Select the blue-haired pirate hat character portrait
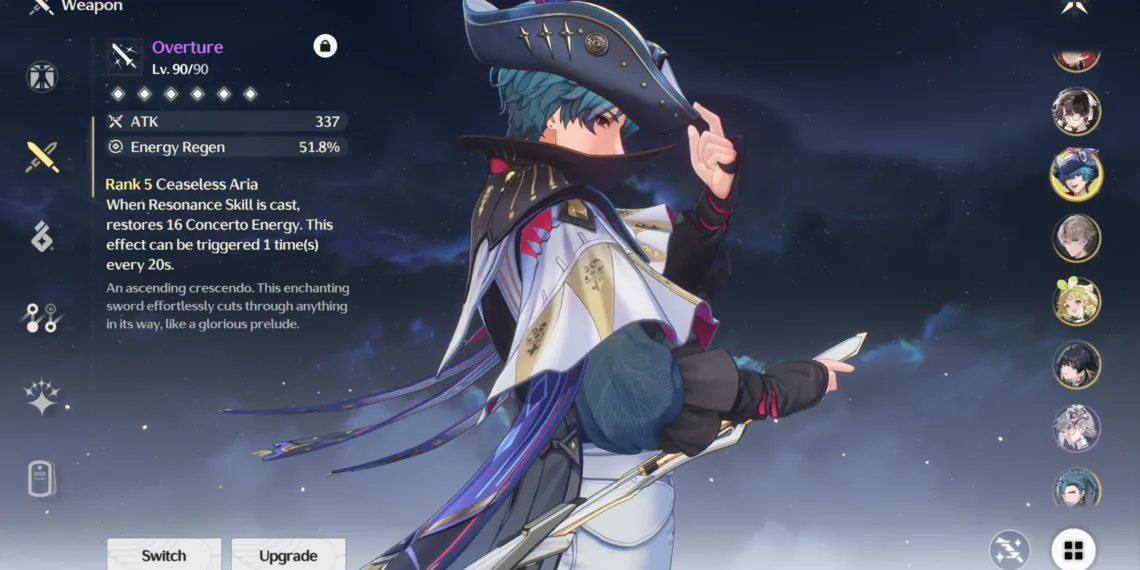The image size is (1140, 570). click(x=1076, y=174)
